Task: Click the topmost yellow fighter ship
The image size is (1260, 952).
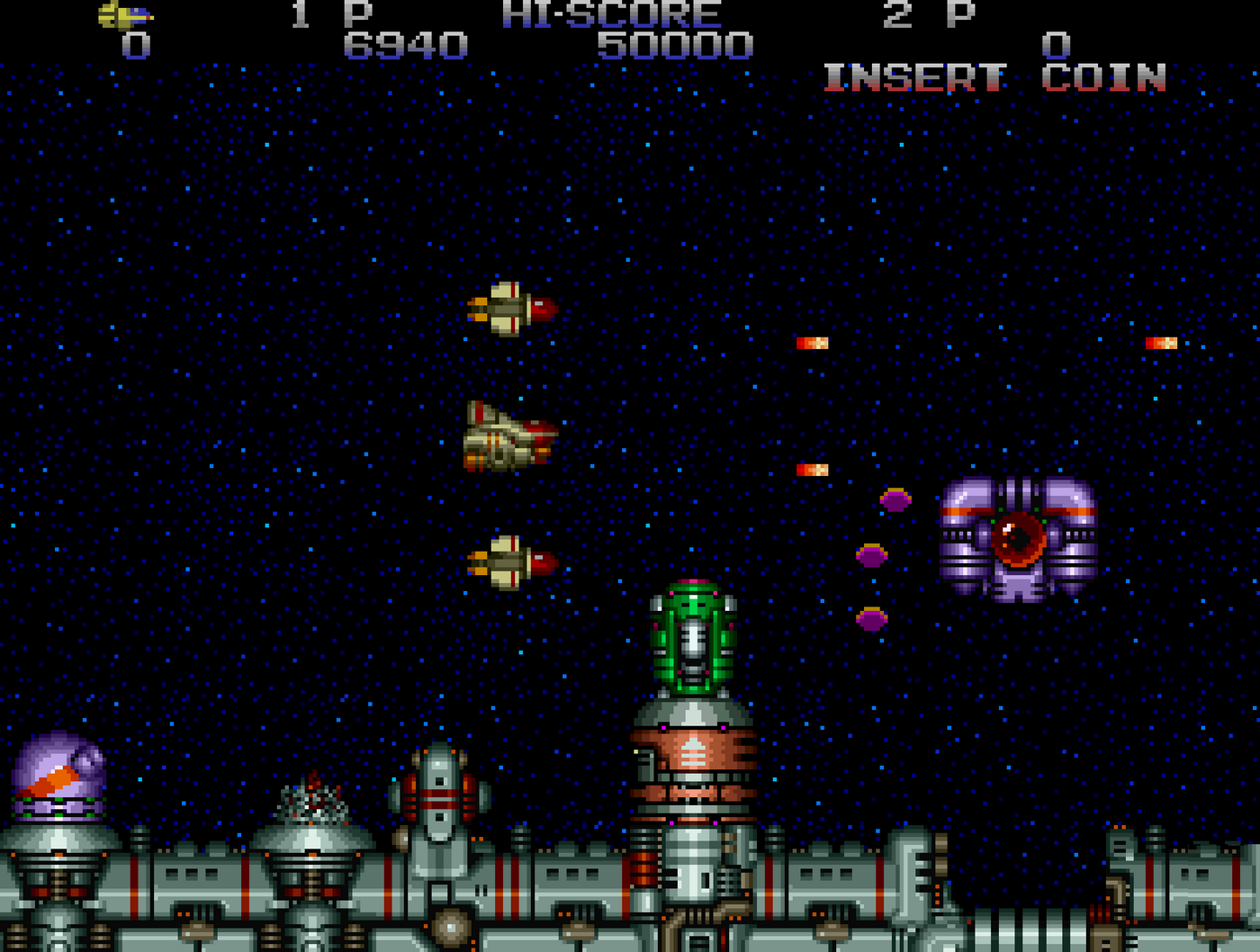Action: pos(513,310)
